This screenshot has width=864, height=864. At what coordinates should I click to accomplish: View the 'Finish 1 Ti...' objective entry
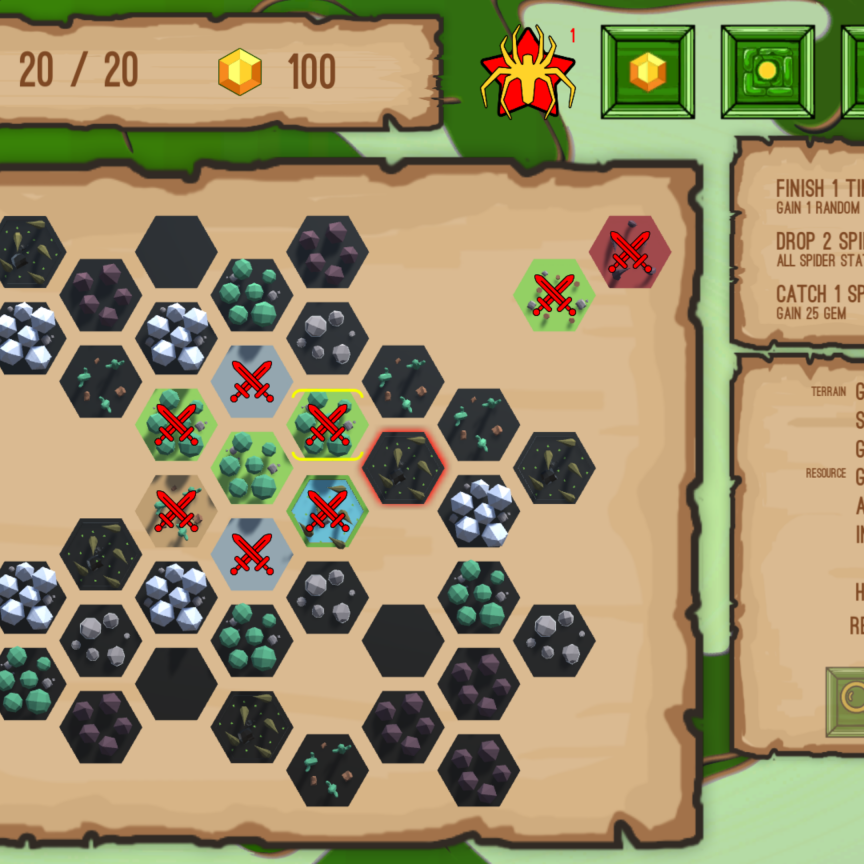818,196
